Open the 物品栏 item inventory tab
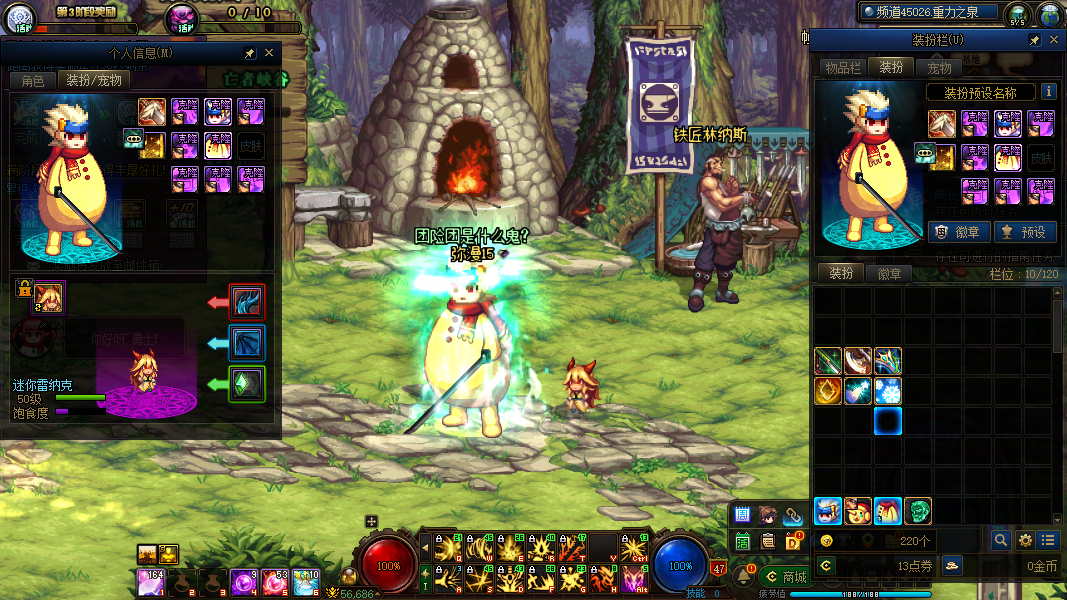 [x=842, y=67]
